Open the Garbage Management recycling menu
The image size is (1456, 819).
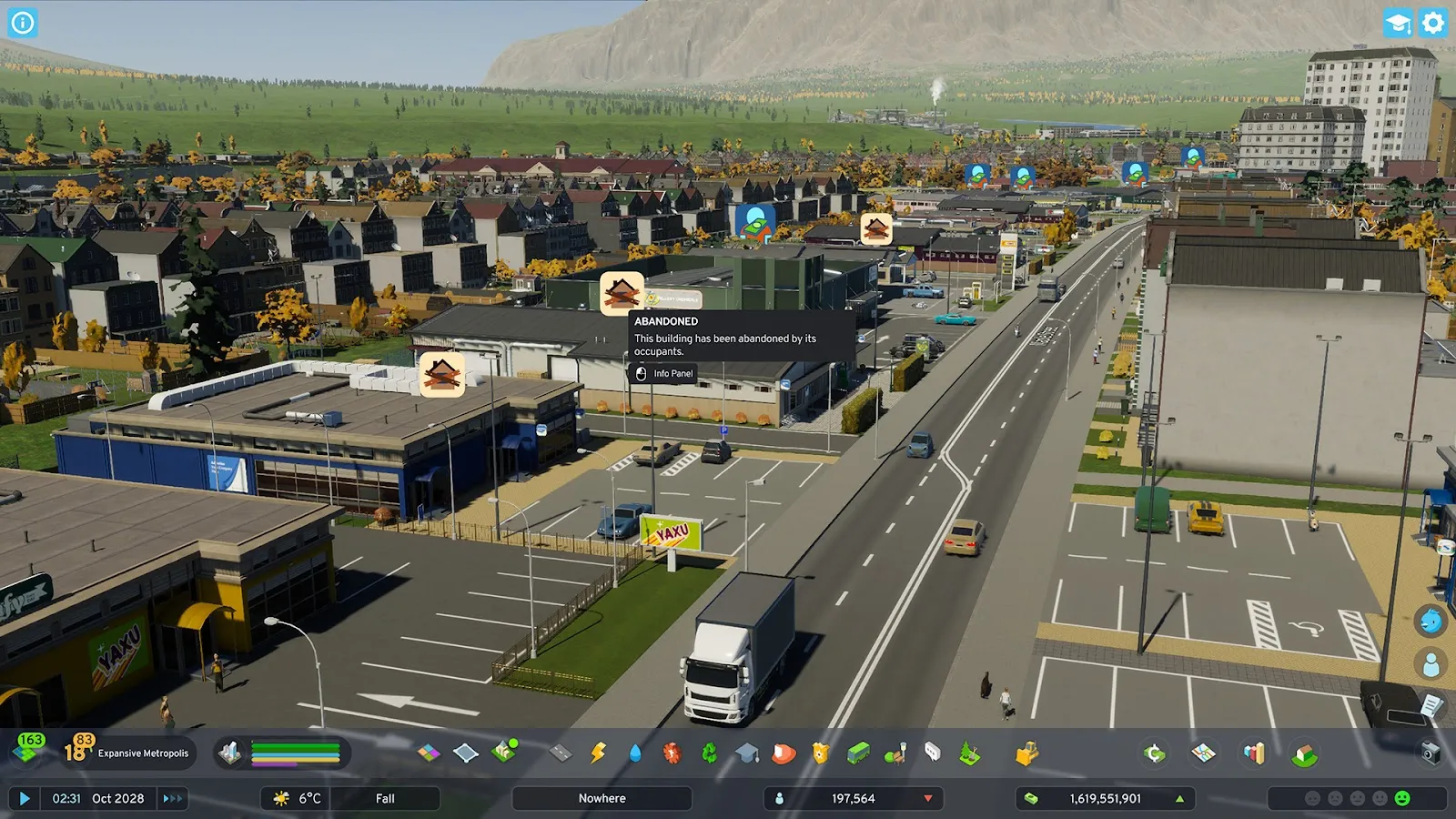point(709,753)
